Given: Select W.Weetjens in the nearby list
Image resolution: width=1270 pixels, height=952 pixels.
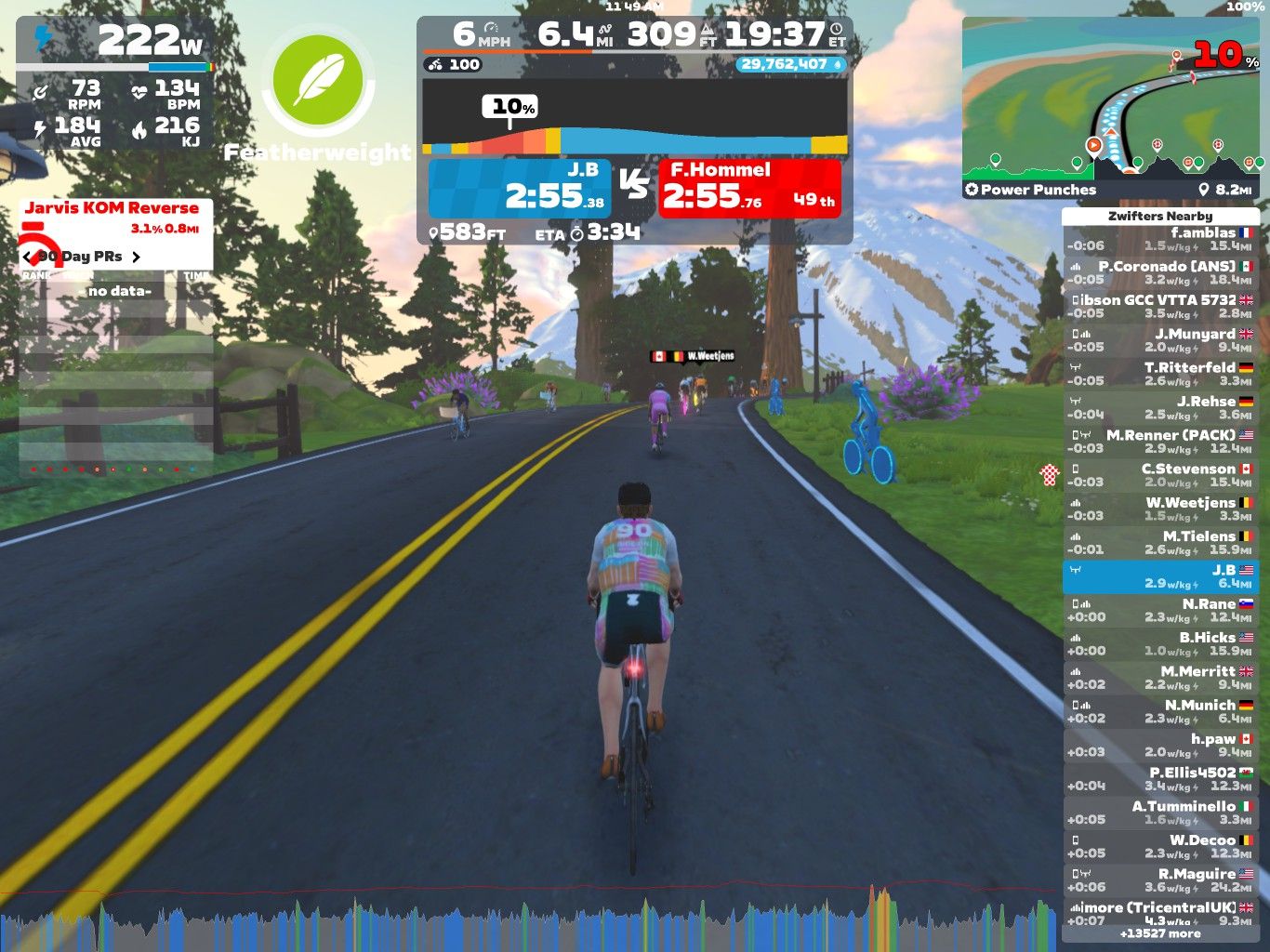Looking at the screenshot, I should point(1159,509).
